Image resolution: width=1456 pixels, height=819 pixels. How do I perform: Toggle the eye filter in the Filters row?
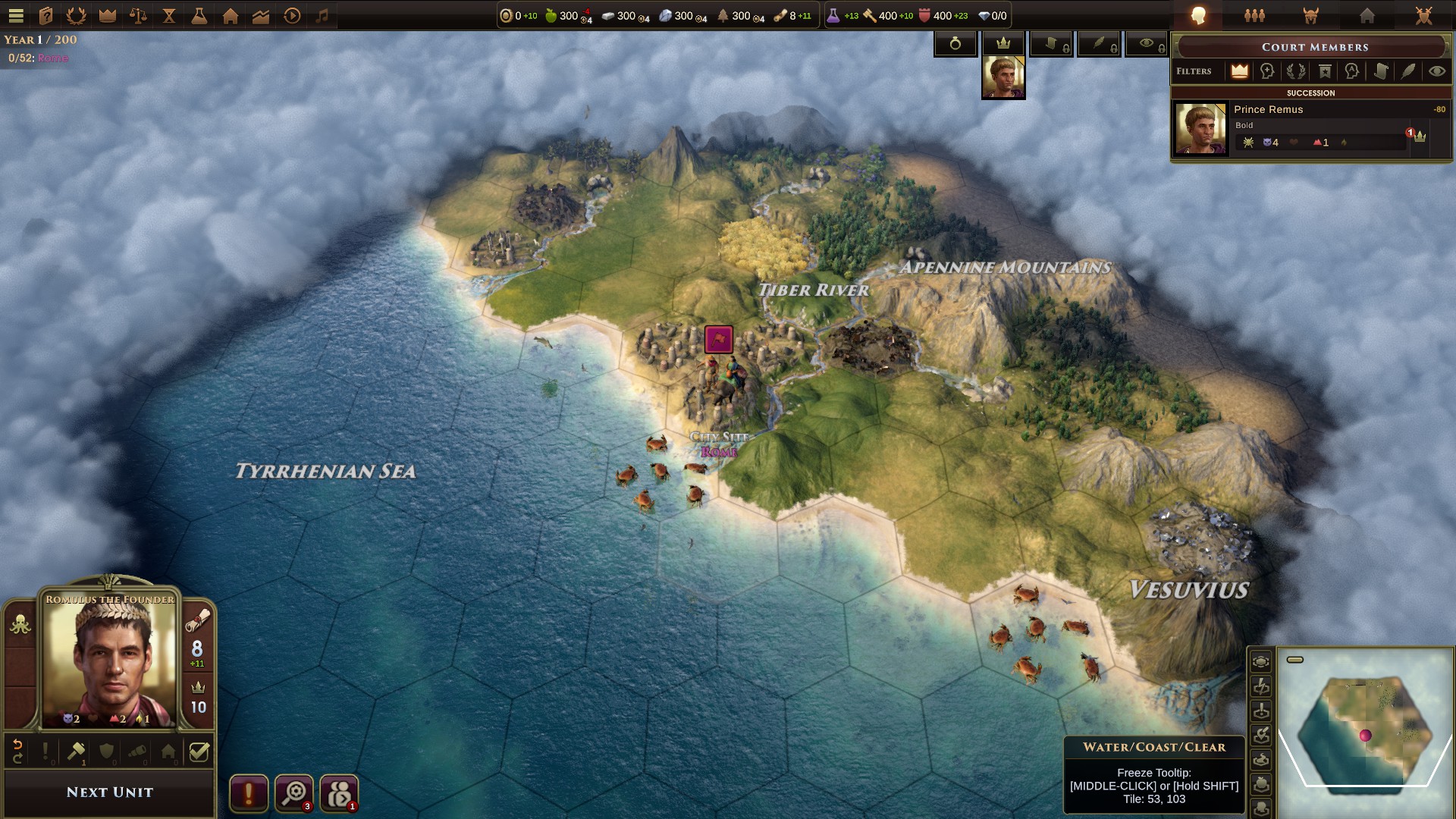pyautogui.click(x=1438, y=71)
